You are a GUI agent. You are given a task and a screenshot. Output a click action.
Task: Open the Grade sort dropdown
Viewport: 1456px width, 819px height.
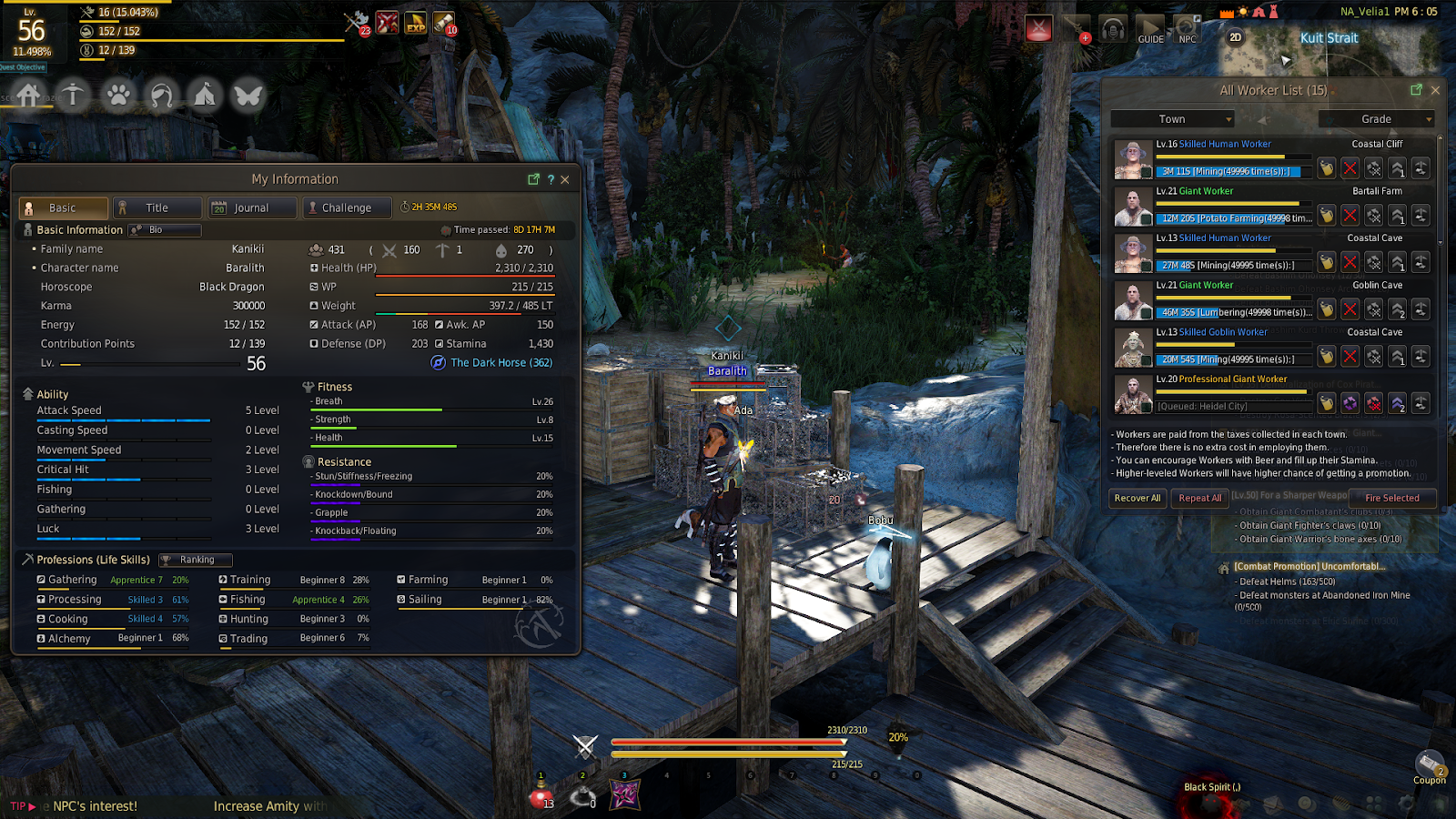1376,119
